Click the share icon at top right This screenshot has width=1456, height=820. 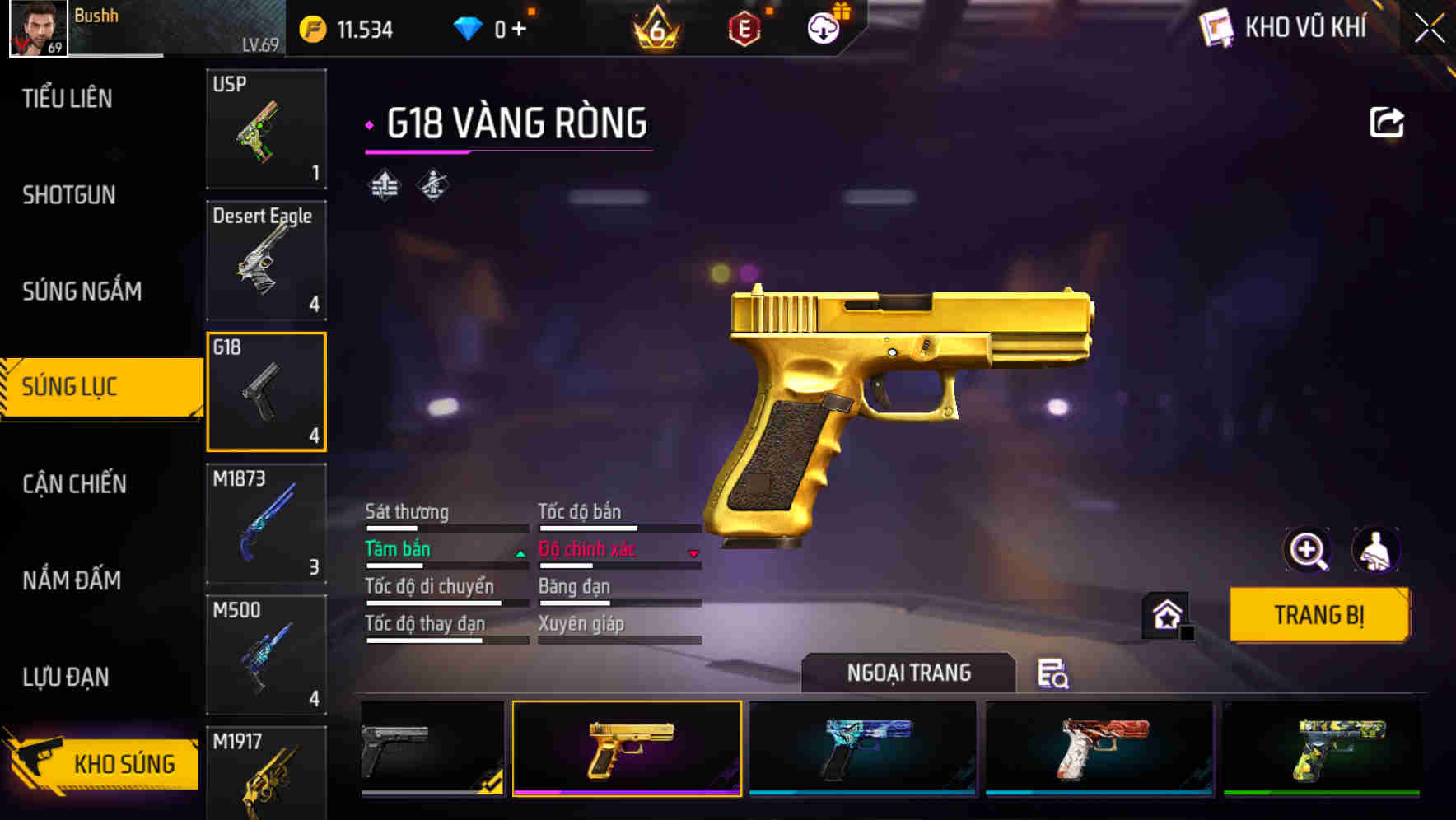coord(1388,120)
